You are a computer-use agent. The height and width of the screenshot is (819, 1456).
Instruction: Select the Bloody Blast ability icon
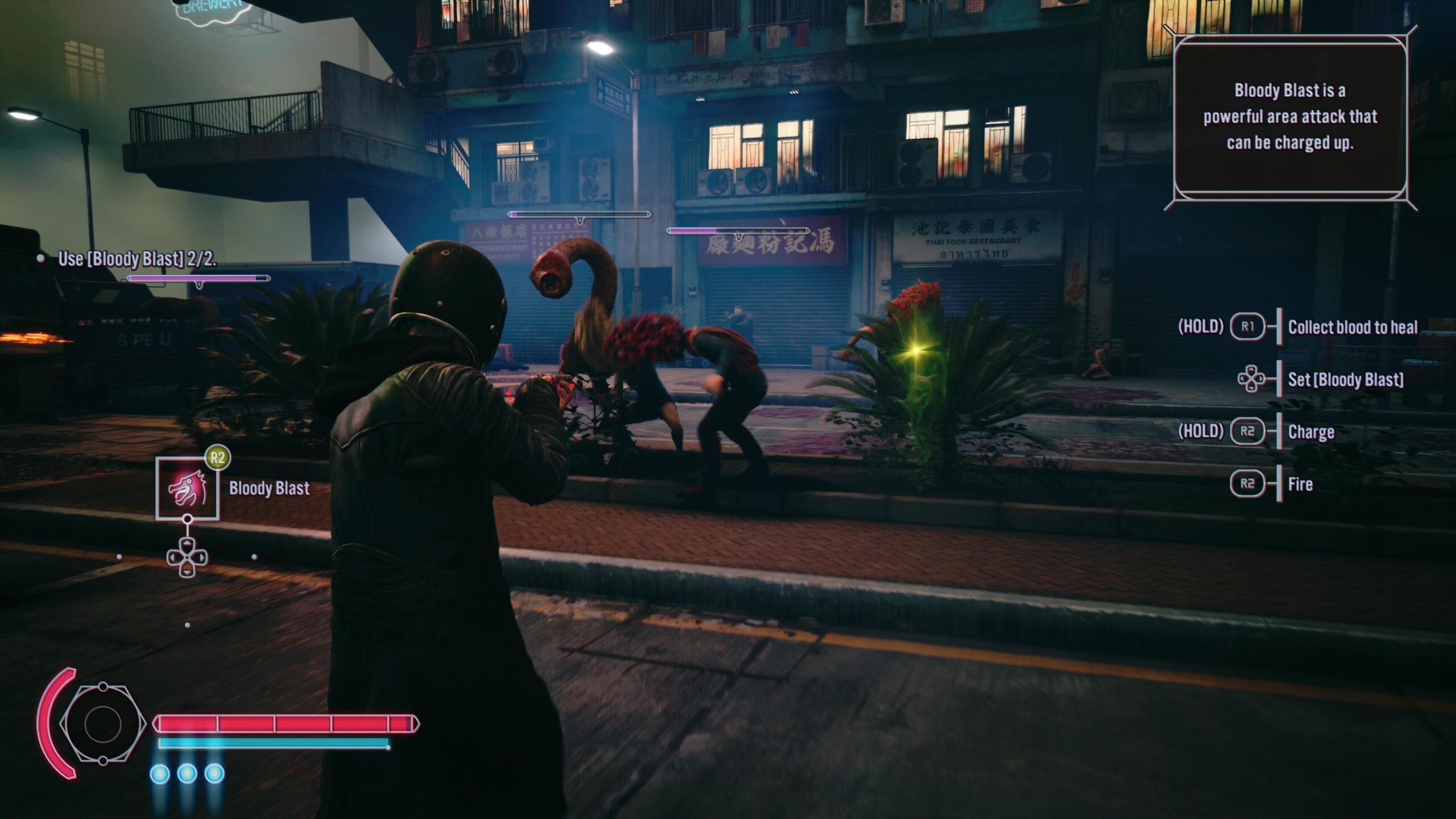[187, 489]
